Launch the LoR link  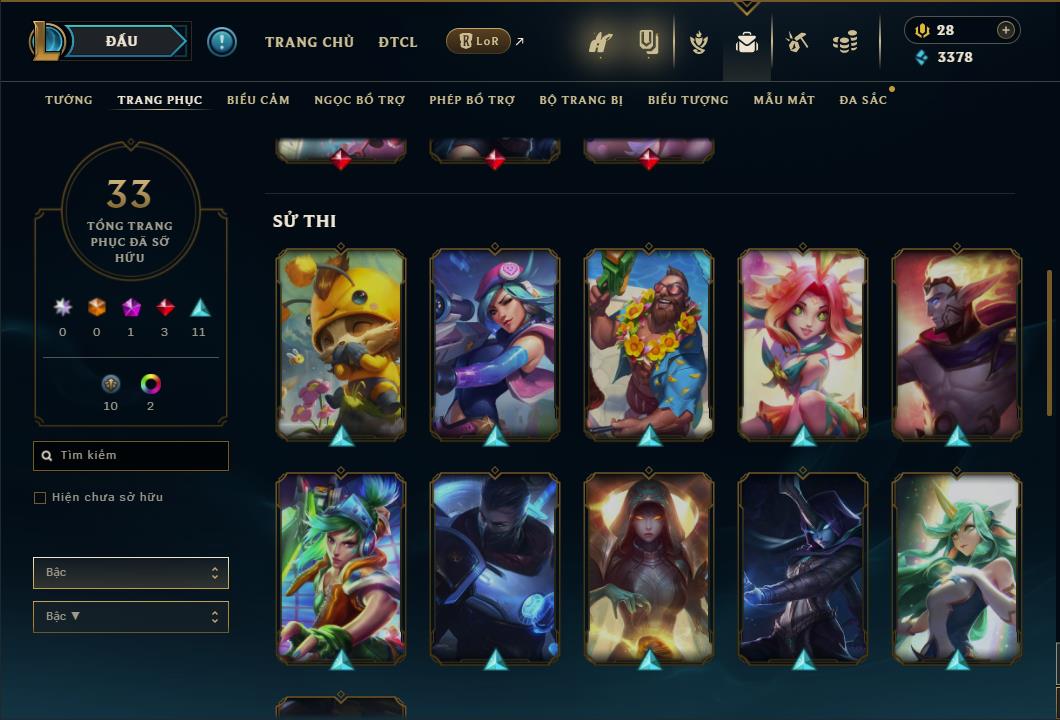click(479, 41)
